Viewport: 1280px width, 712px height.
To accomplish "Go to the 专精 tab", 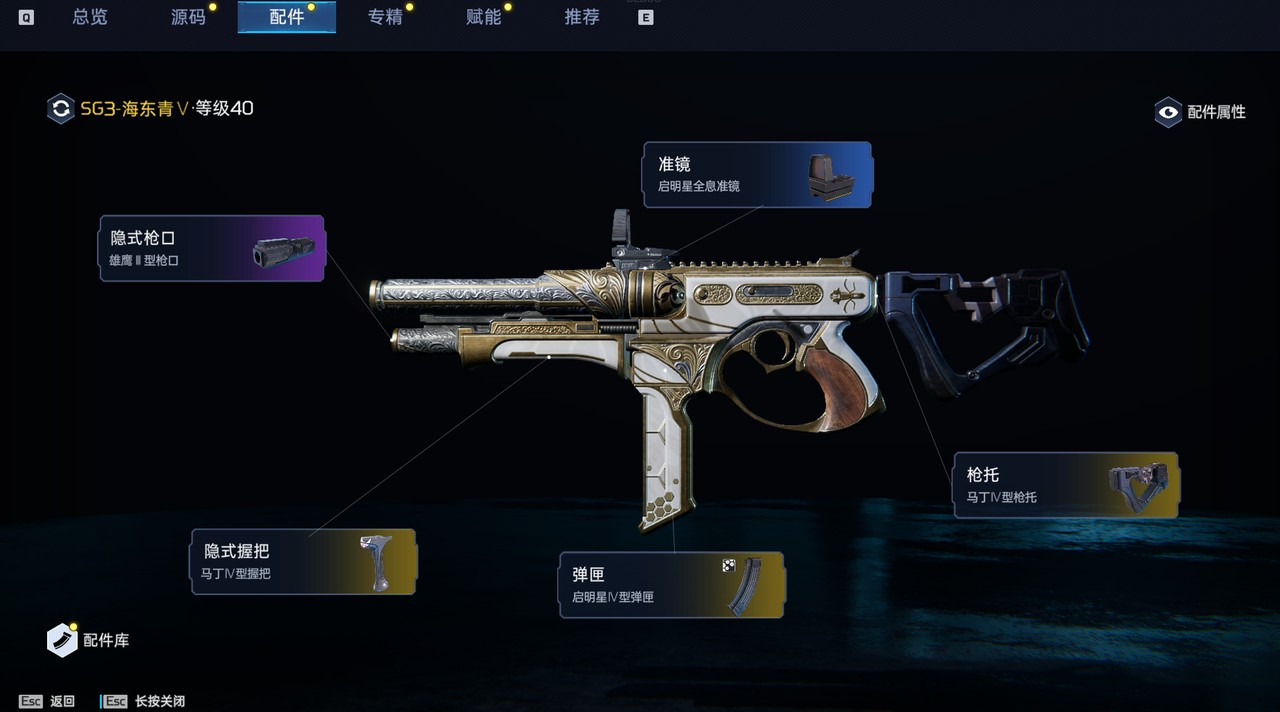I will pyautogui.click(x=385, y=17).
